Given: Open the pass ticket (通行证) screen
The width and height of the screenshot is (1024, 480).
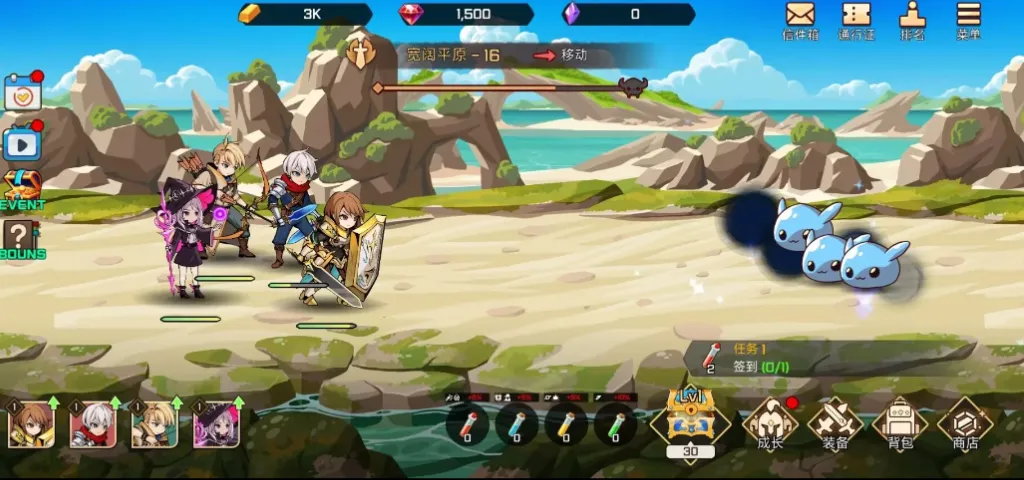Looking at the screenshot, I should pos(856,18).
